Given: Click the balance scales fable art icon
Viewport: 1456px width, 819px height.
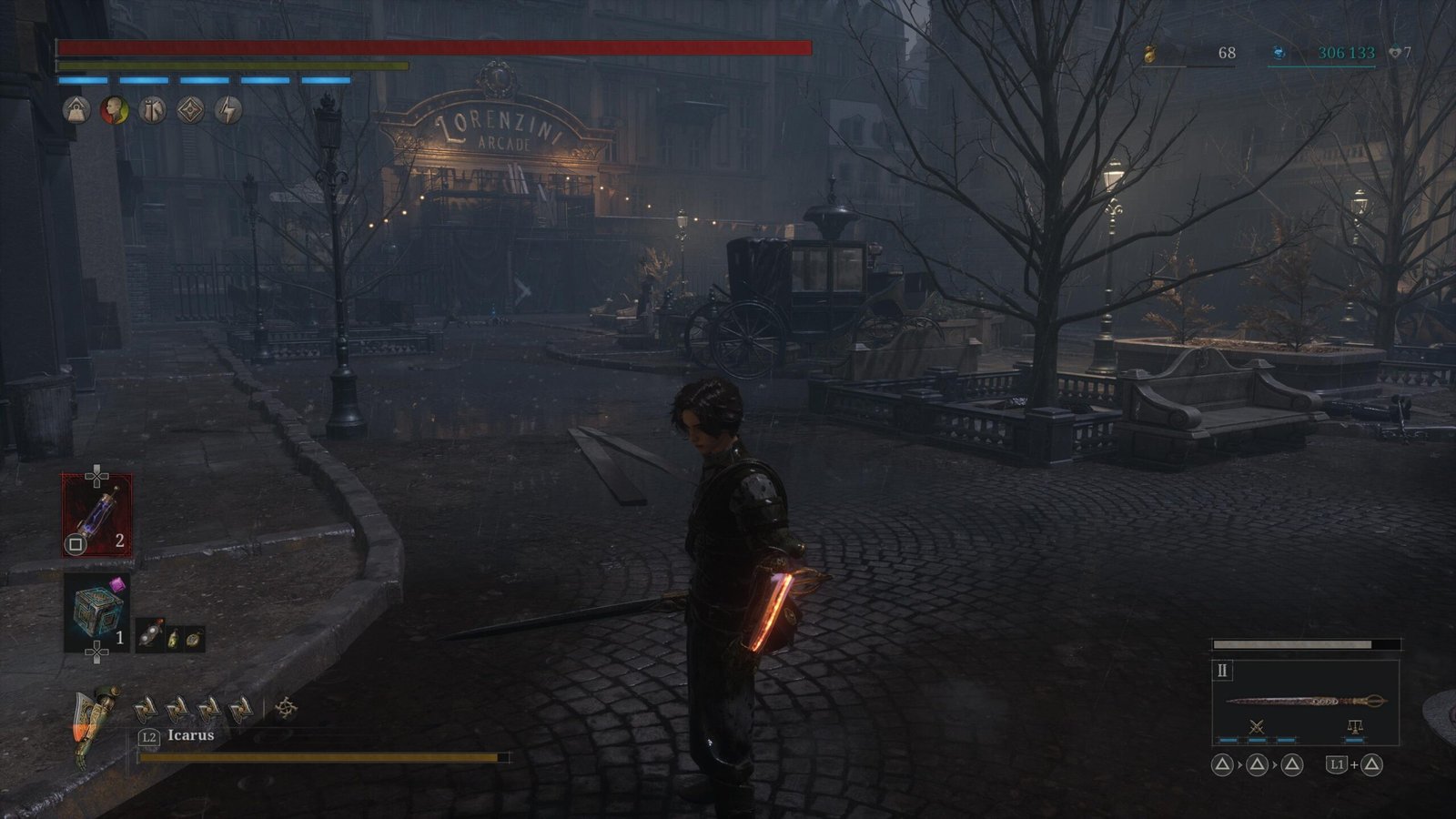Looking at the screenshot, I should (1353, 726).
